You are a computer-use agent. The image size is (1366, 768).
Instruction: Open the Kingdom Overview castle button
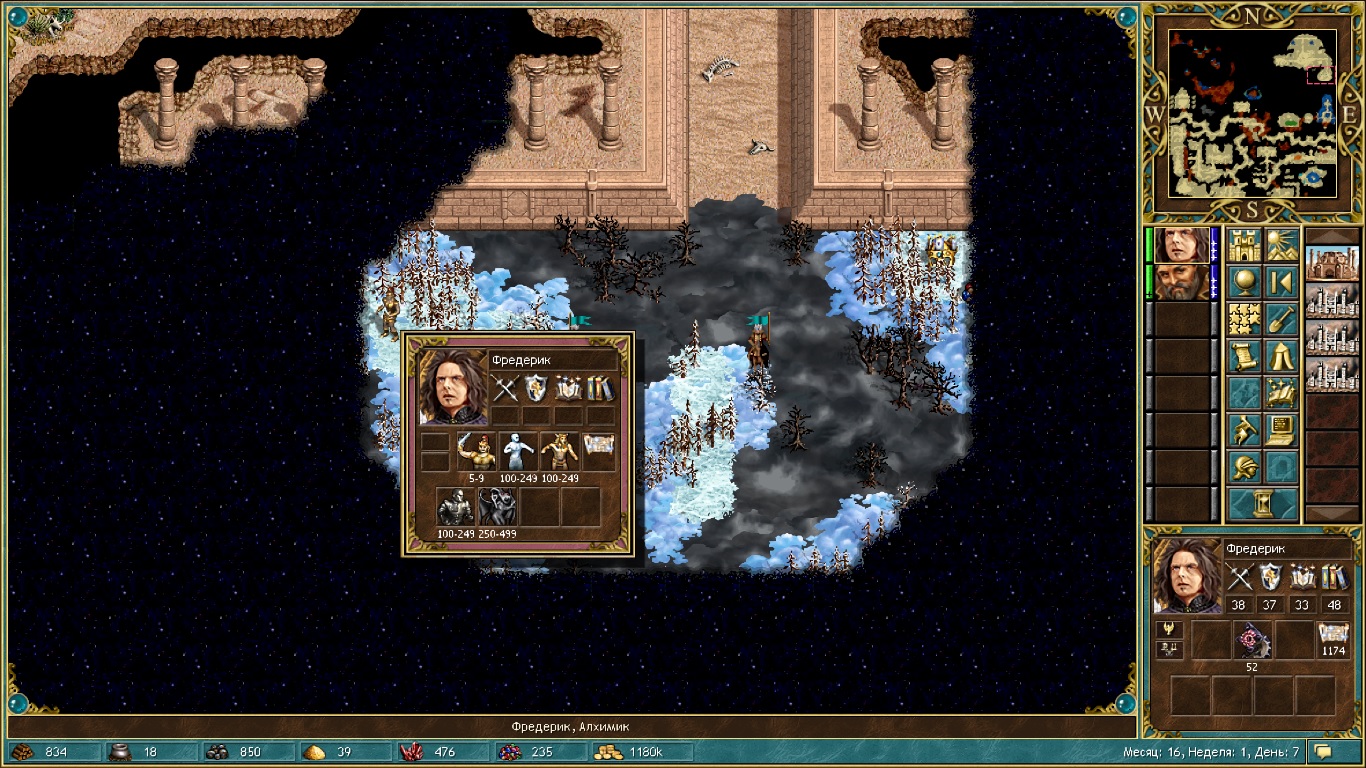(1245, 245)
